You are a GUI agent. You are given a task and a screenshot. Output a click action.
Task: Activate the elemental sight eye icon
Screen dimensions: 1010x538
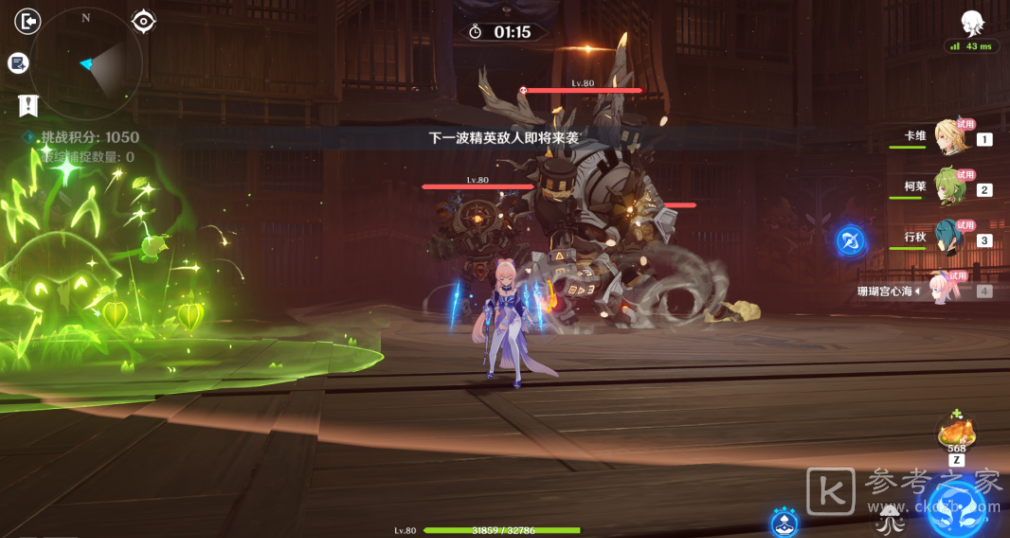[144, 21]
